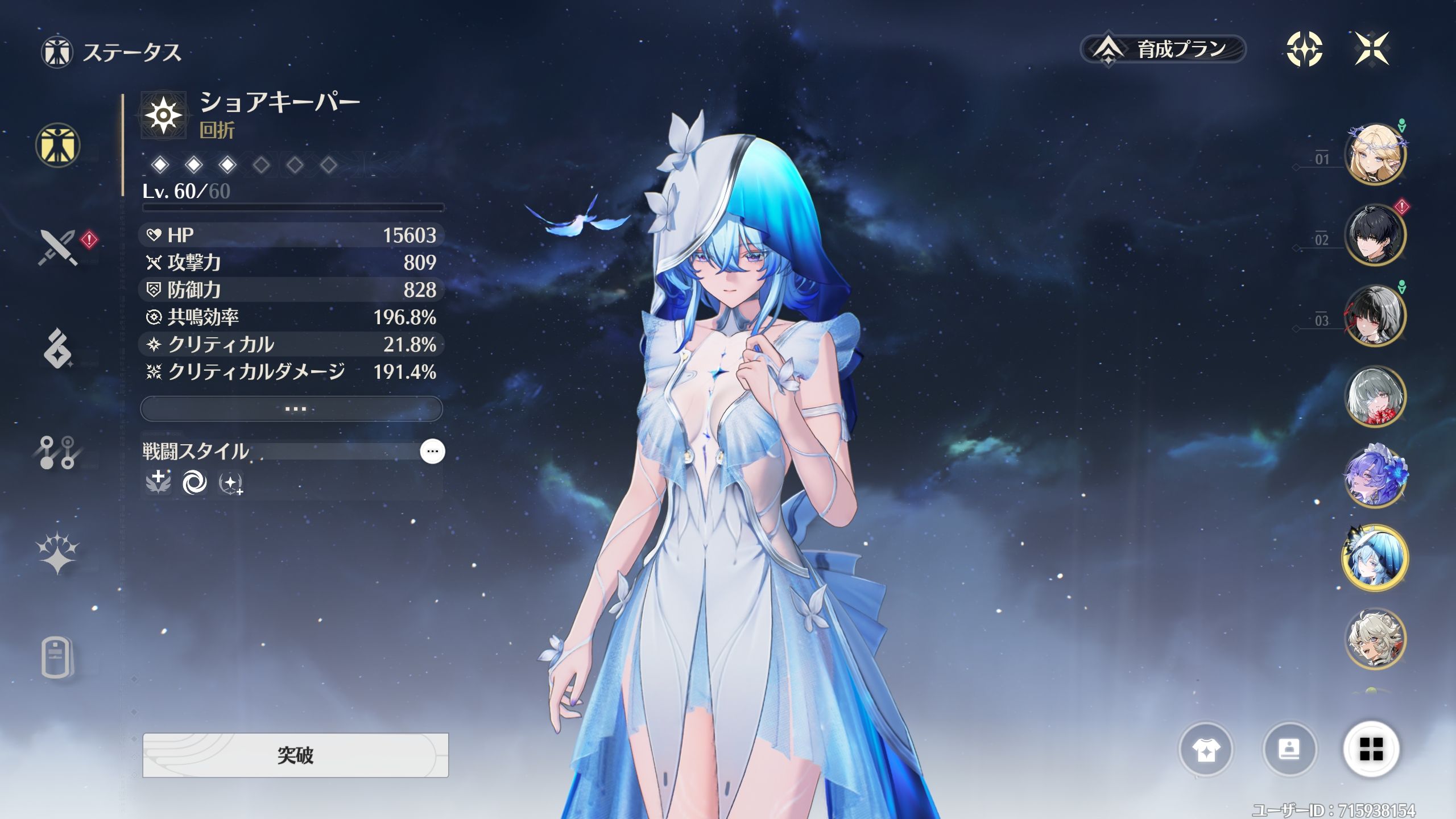Open the skill tree nodes tab
The height and width of the screenshot is (819, 1456).
coord(58,452)
